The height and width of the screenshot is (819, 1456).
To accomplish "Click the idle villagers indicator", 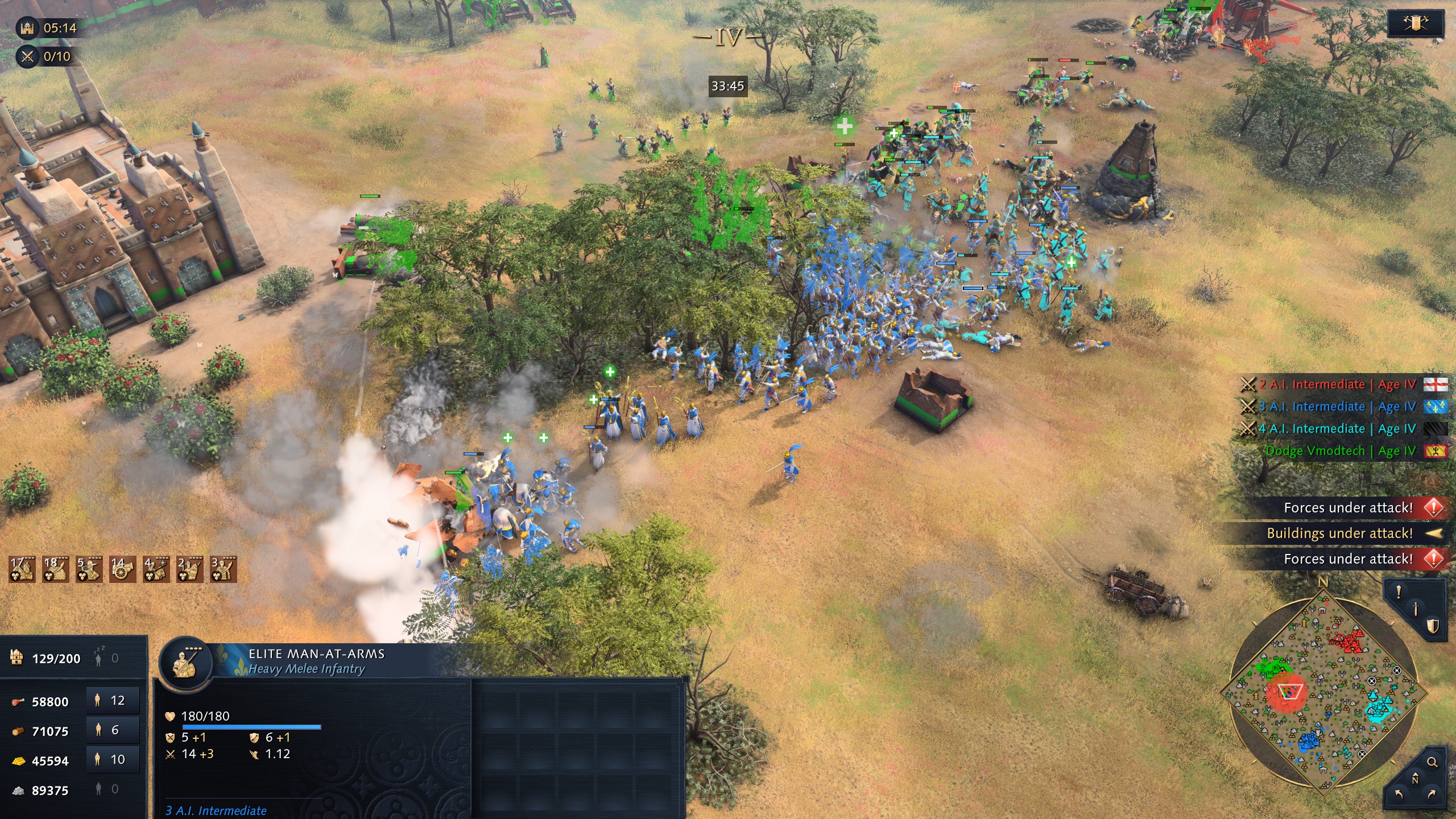I will pos(106,659).
